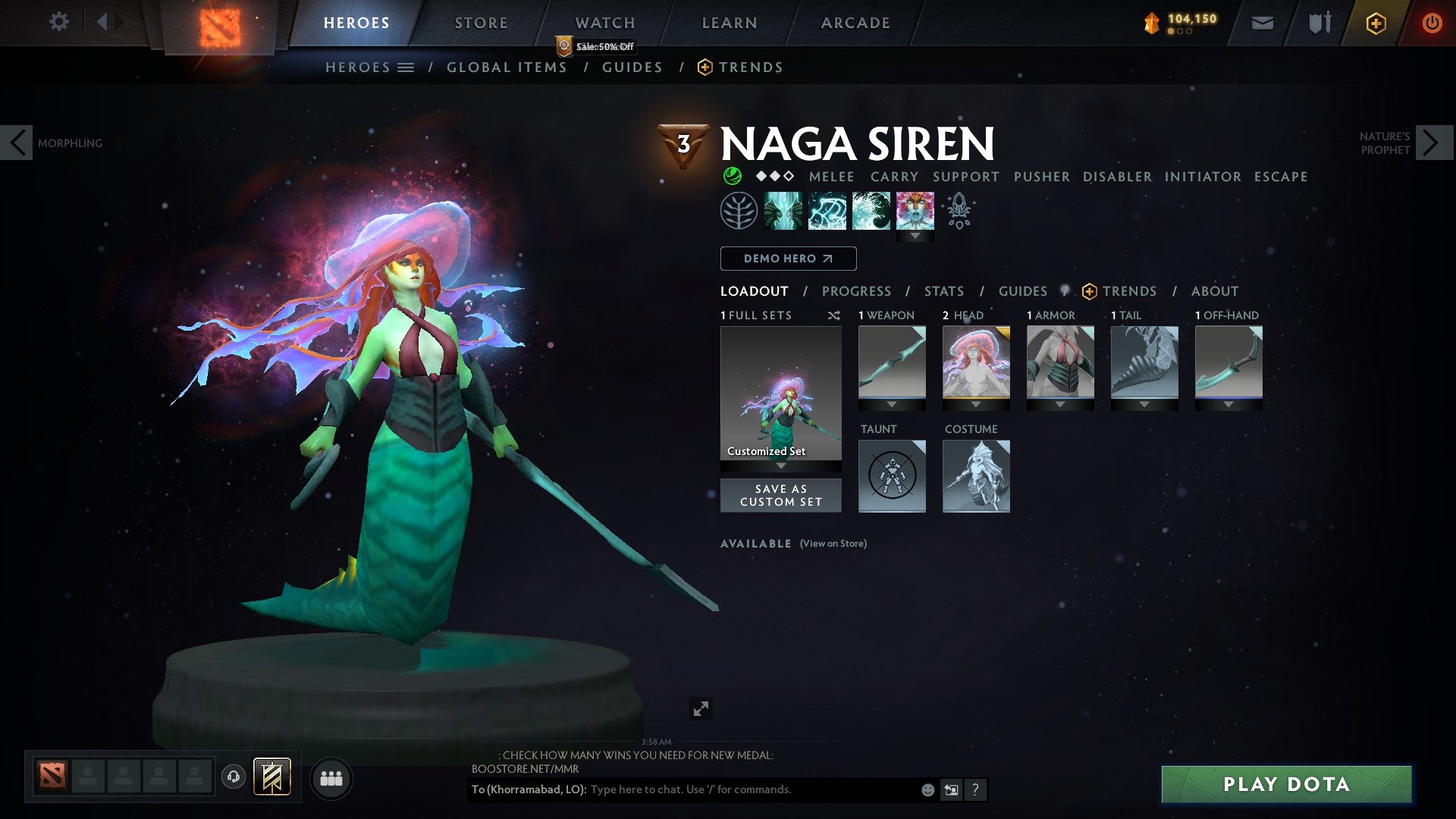Open the Store tab
Image resolution: width=1456 pixels, height=819 pixels.
(x=481, y=23)
